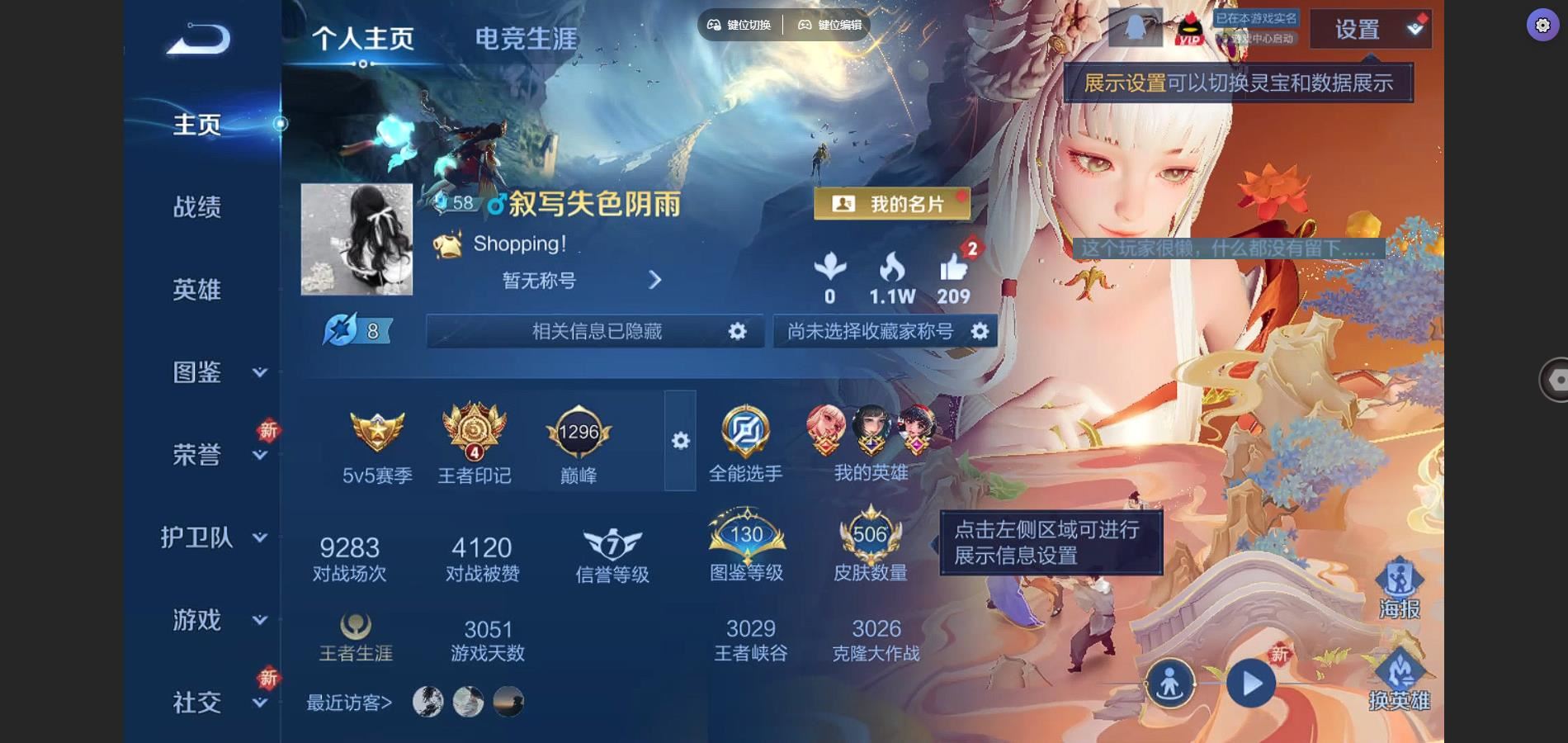This screenshot has height=743, width=1568.
Task: Click the thumbs-up likes icon
Action: click(953, 269)
